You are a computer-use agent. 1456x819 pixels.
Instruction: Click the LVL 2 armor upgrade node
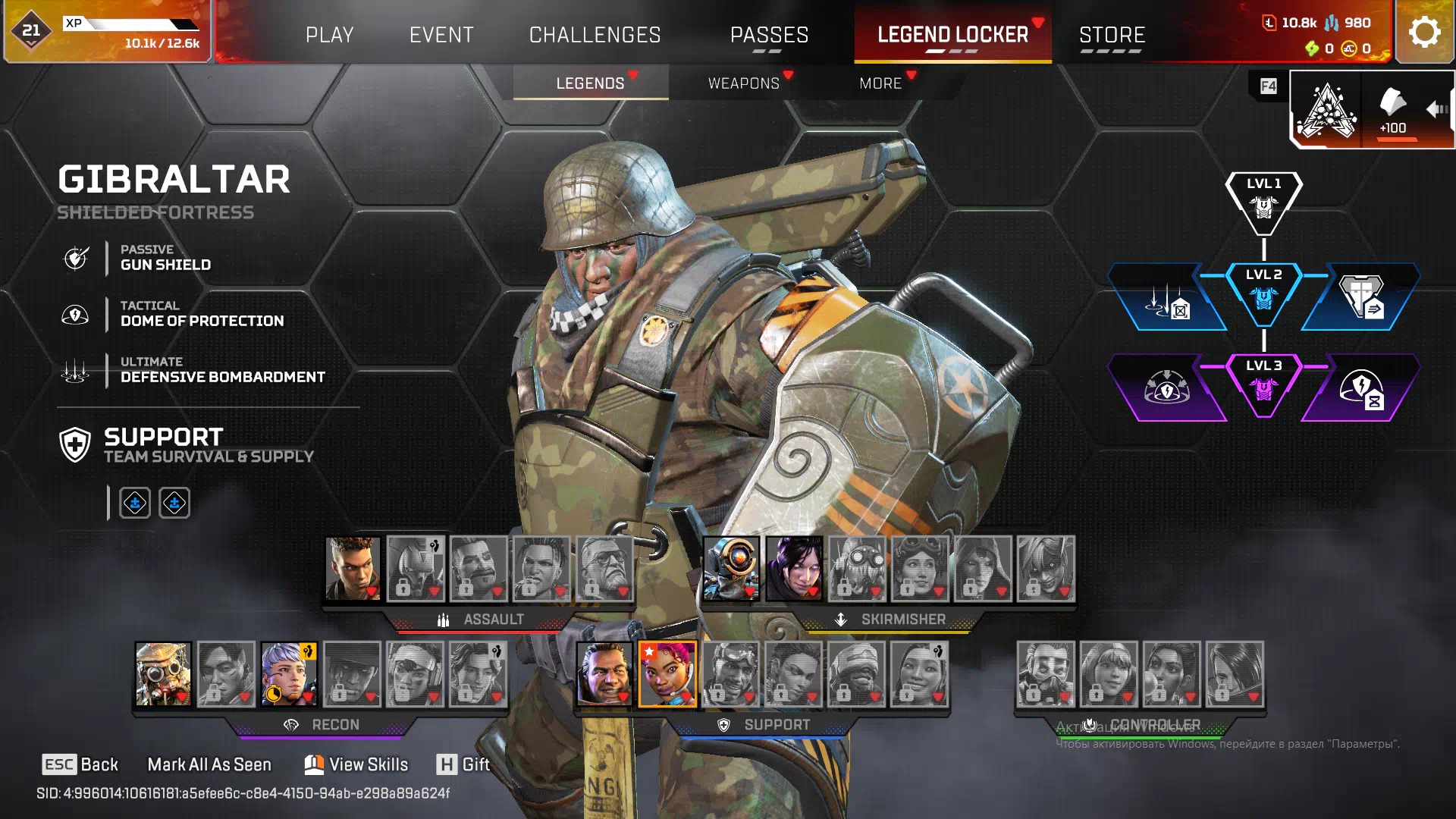(x=1263, y=296)
